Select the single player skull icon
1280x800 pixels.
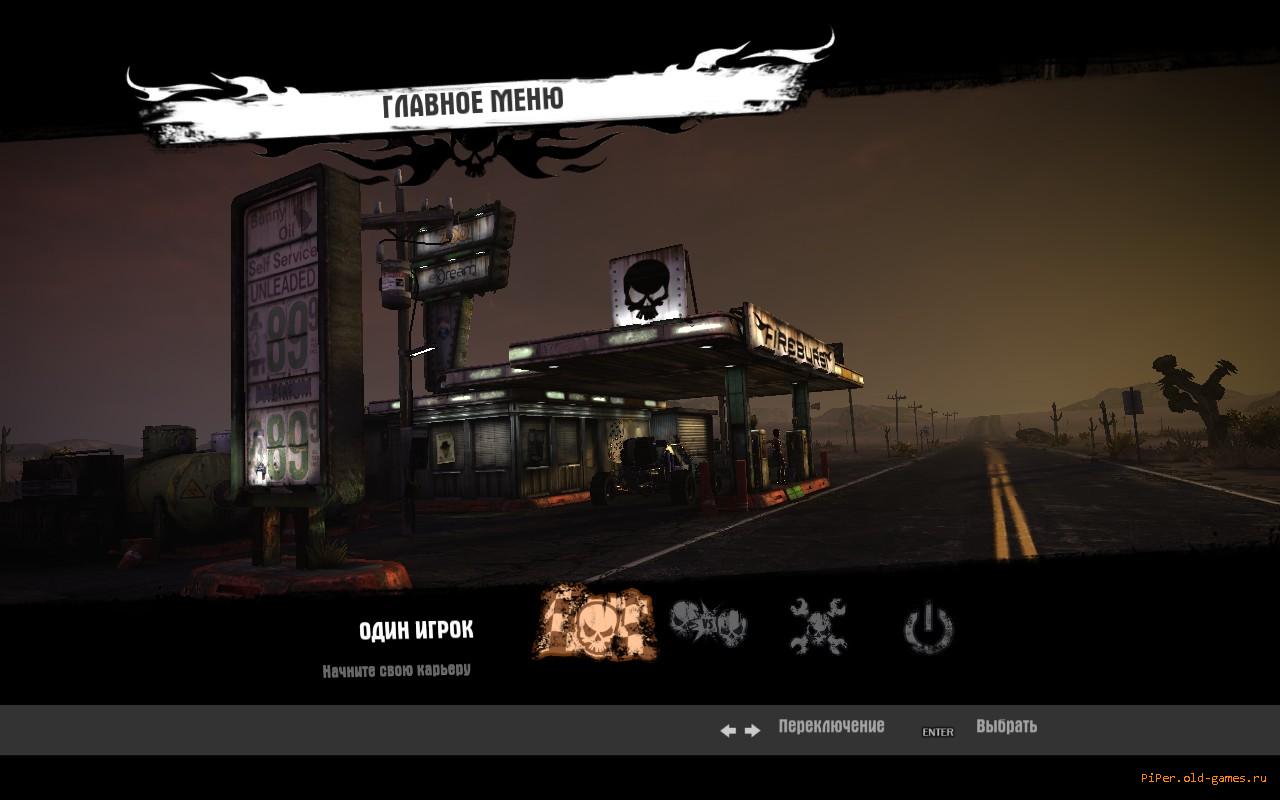[596, 623]
